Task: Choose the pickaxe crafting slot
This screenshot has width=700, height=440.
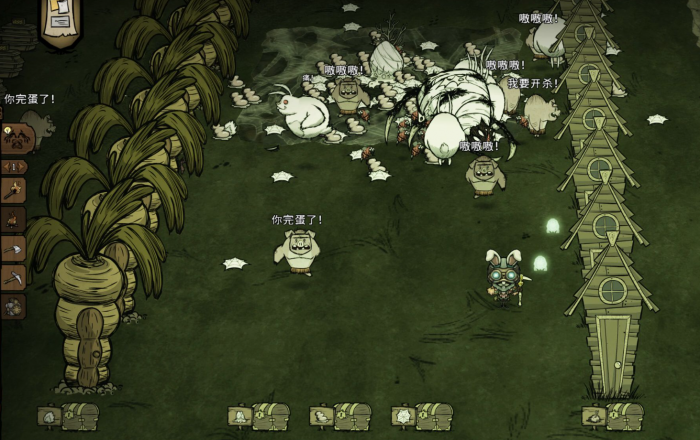Action: pos(13,277)
